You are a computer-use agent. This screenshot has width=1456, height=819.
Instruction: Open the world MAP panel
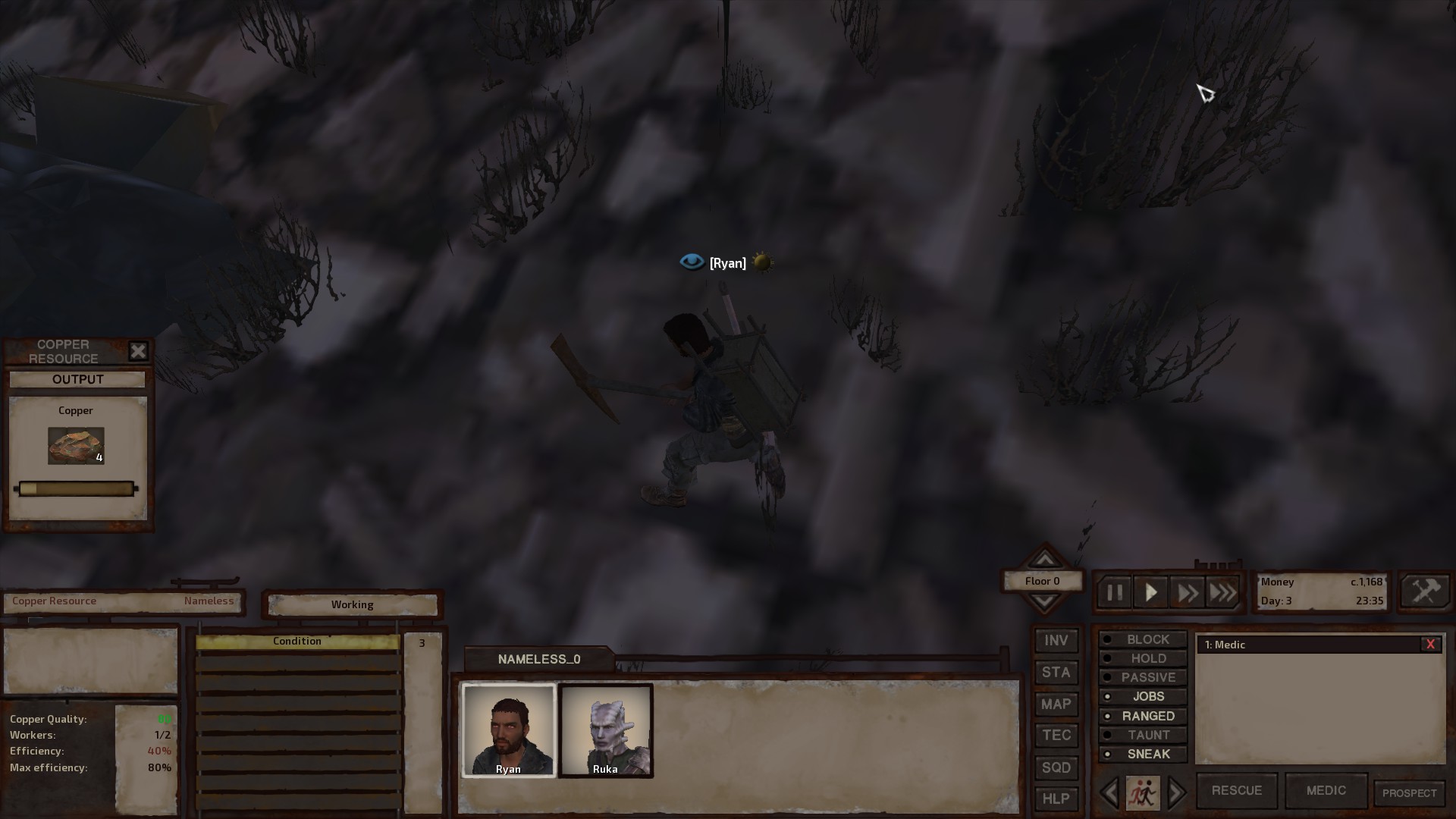[1056, 704]
